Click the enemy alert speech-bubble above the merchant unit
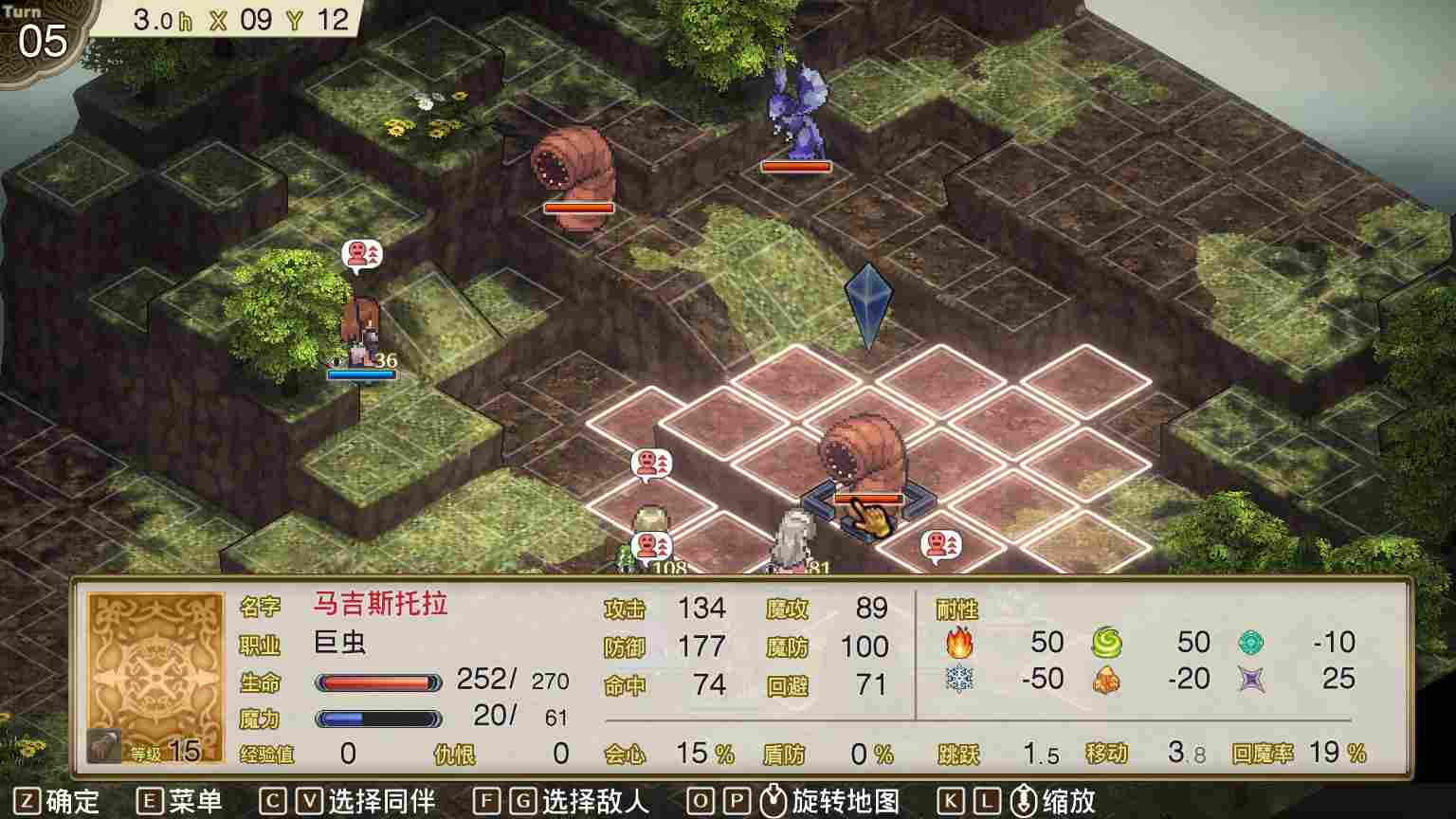Image resolution: width=1456 pixels, height=819 pixels. 363,254
